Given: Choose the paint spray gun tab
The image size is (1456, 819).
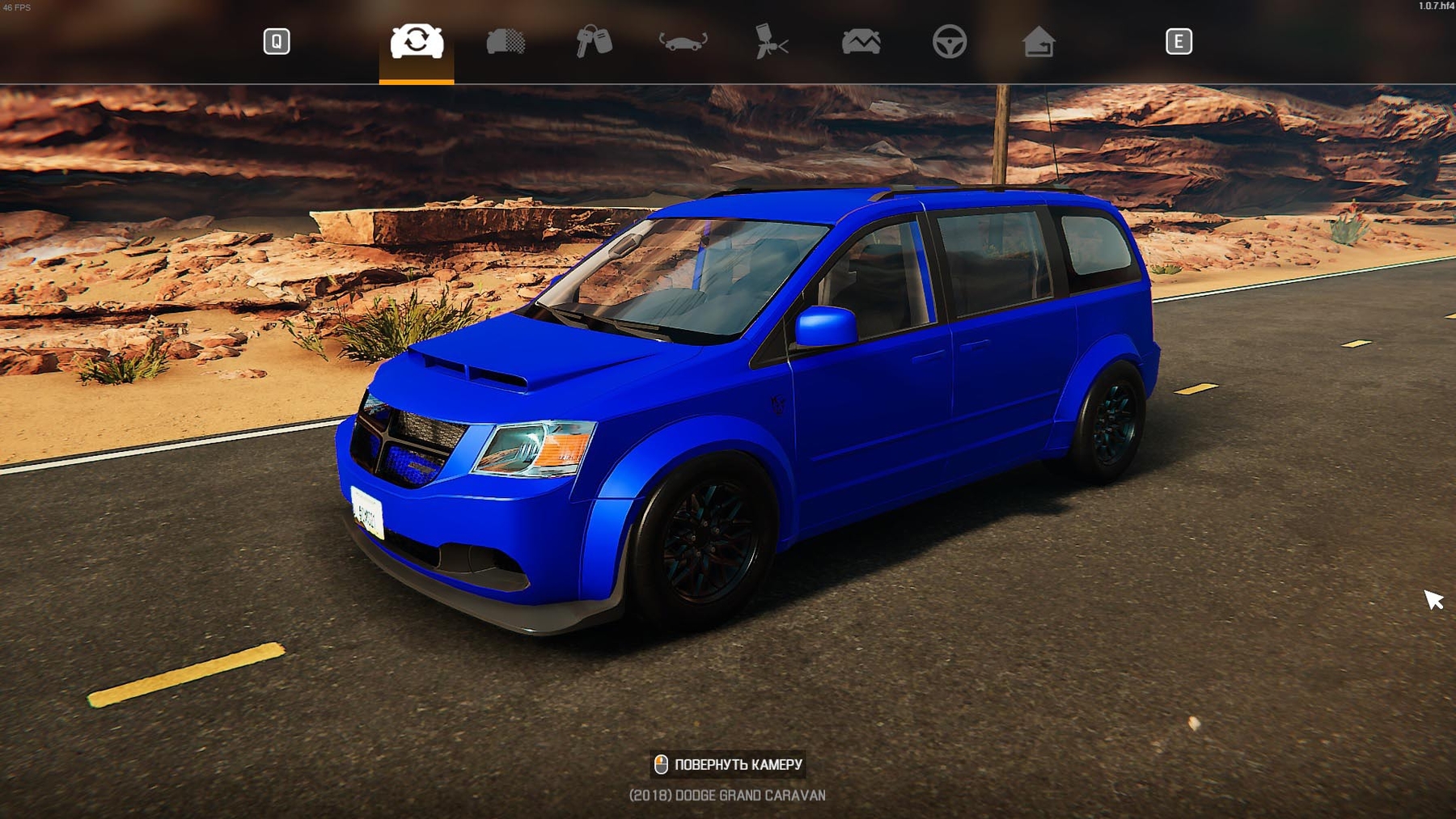Looking at the screenshot, I should pyautogui.click(x=772, y=41).
